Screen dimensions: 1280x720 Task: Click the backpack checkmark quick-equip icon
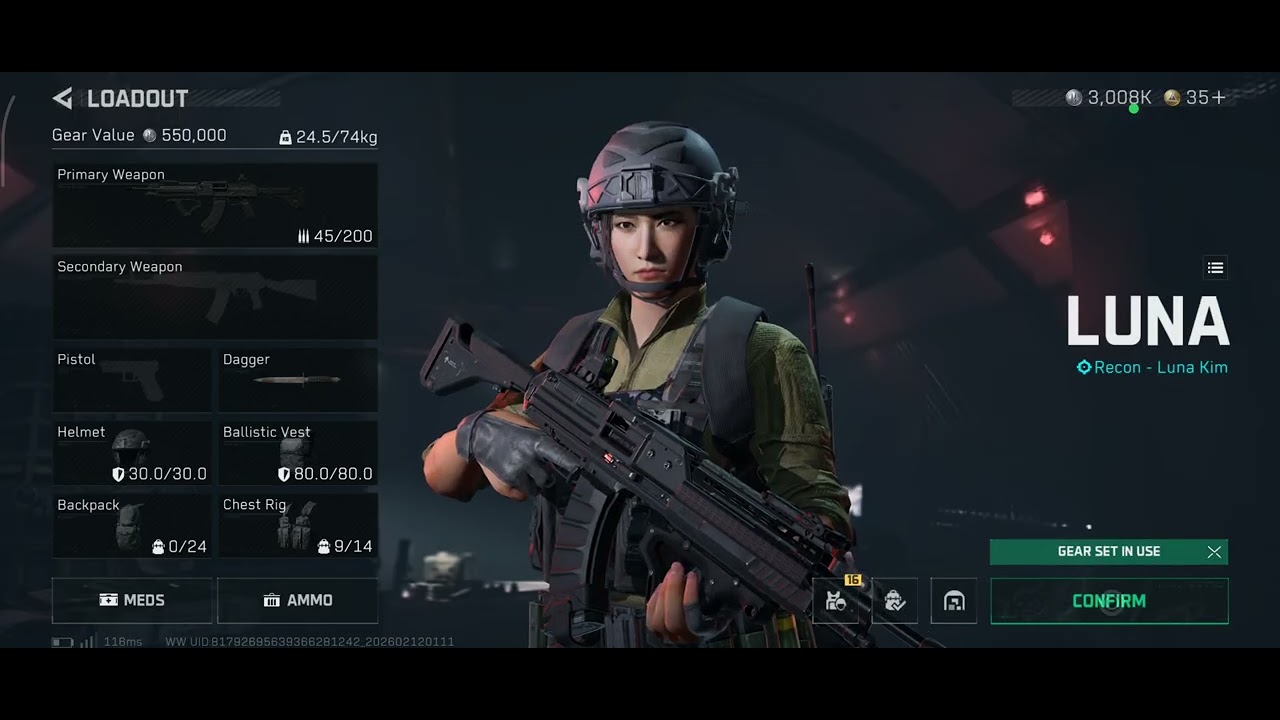tap(895, 601)
